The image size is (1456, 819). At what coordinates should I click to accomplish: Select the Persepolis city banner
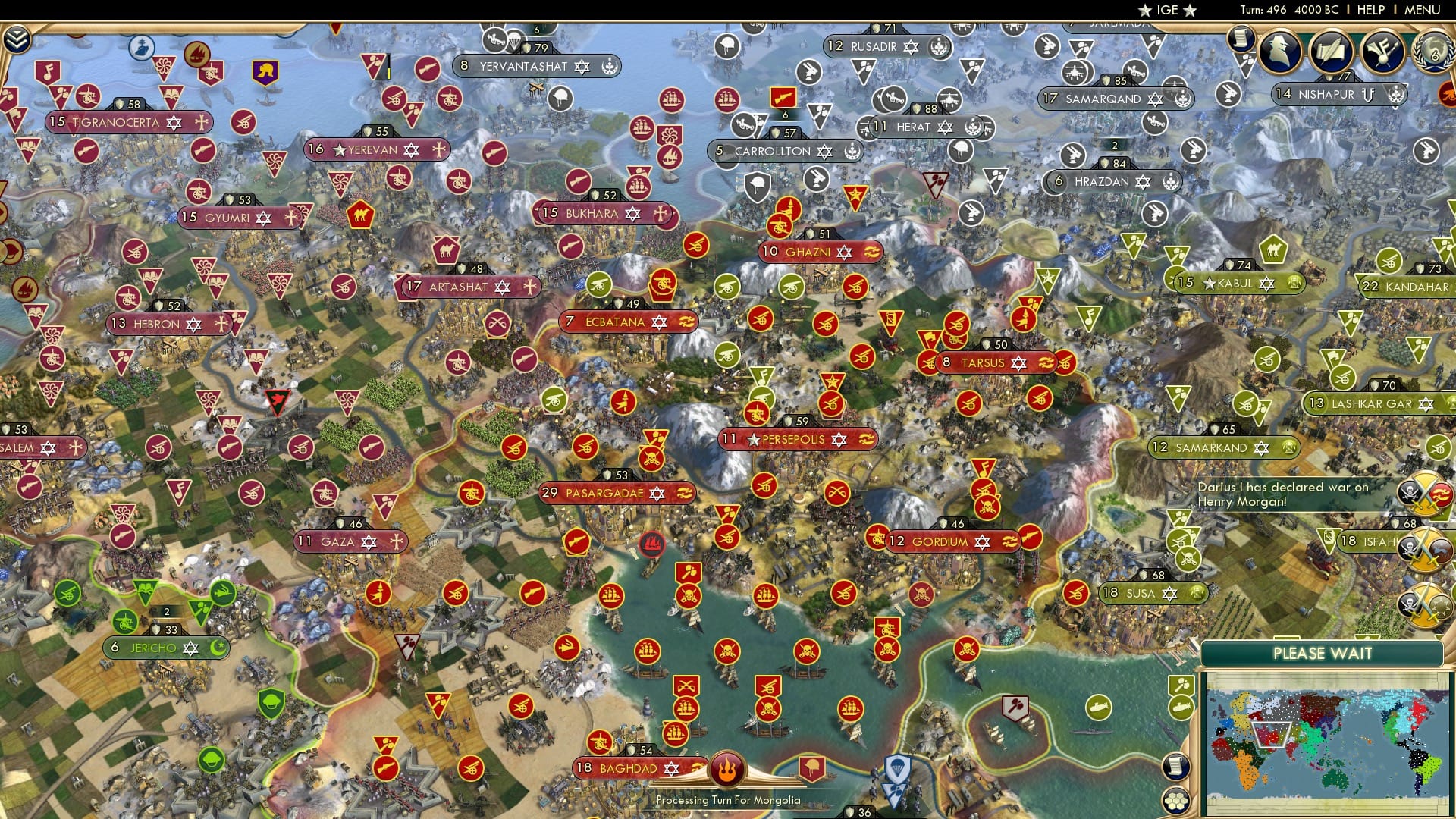pyautogui.click(x=795, y=438)
